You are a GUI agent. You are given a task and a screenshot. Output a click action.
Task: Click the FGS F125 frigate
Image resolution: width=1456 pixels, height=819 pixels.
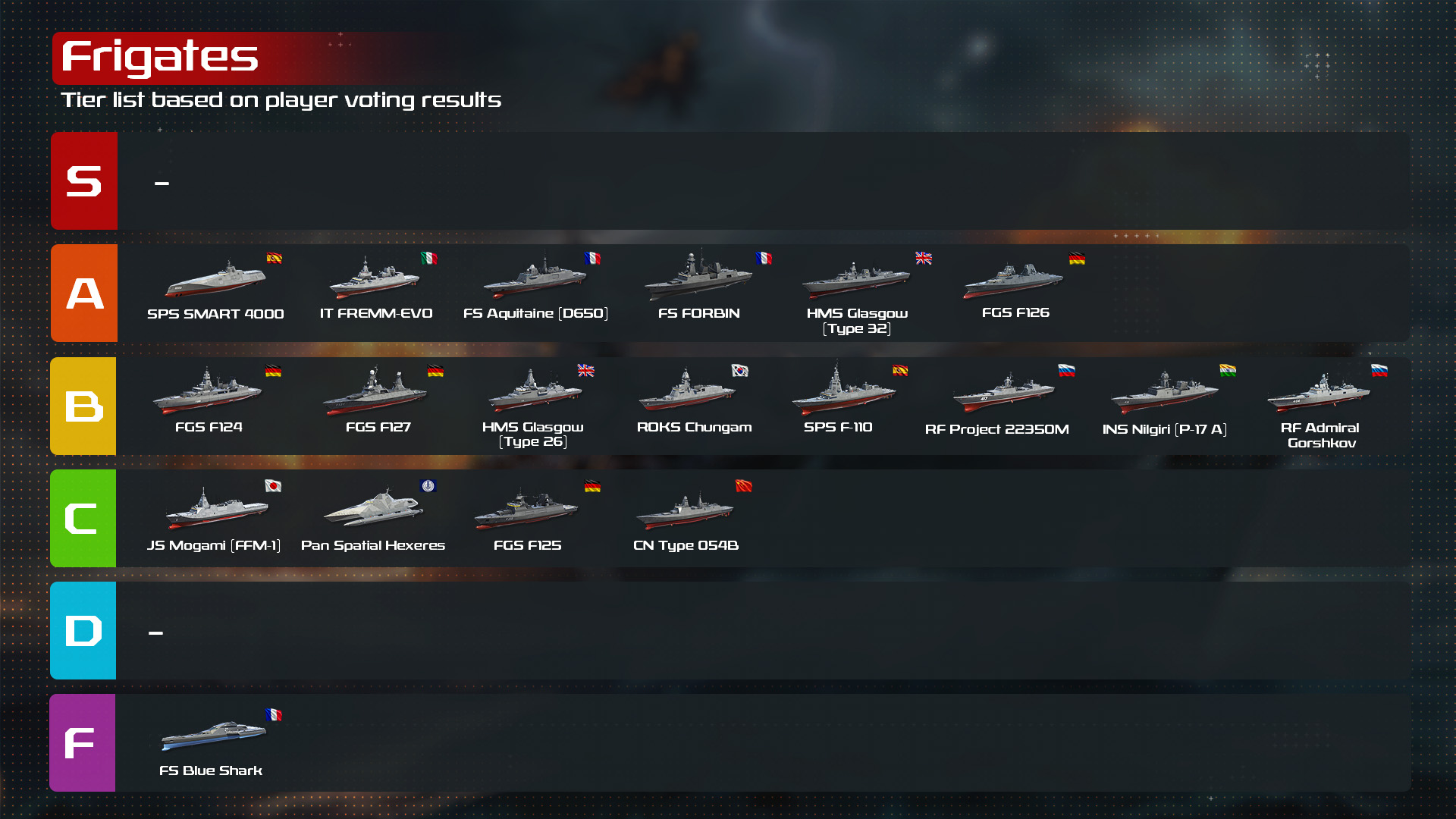[527, 510]
